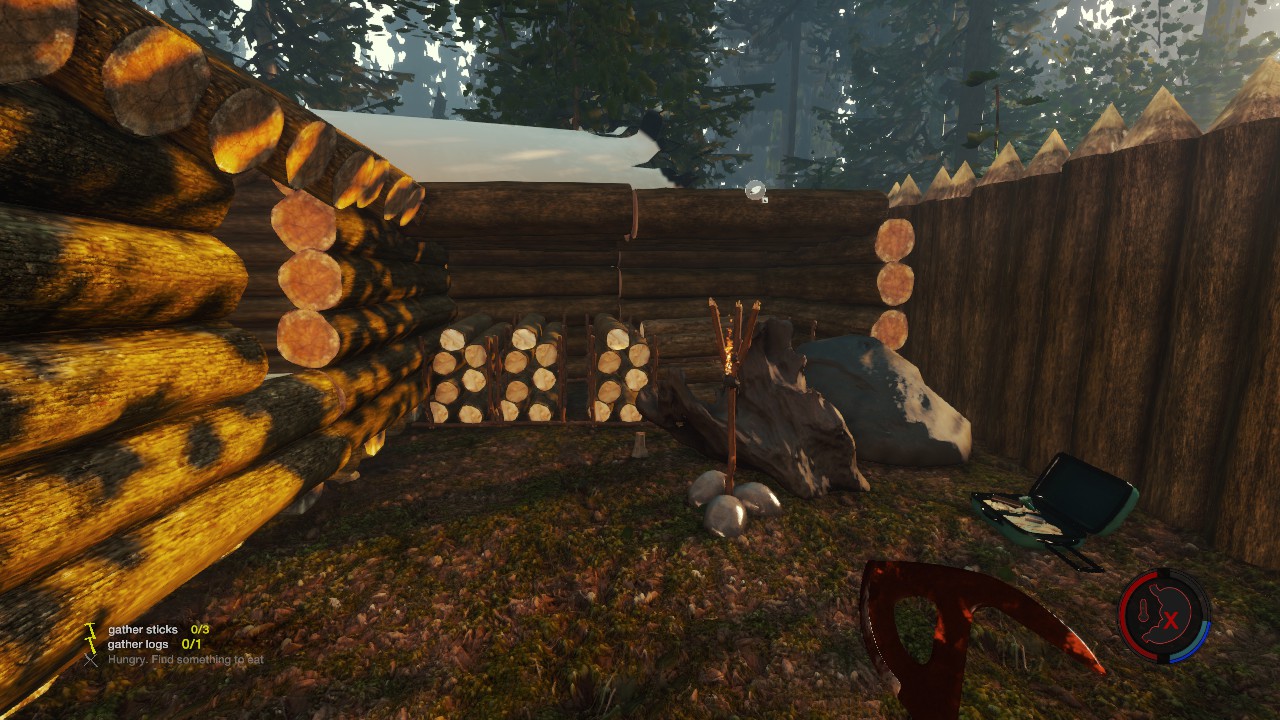Image resolution: width=1280 pixels, height=720 pixels.
Task: Click the hungry warning message
Action: click(185, 660)
